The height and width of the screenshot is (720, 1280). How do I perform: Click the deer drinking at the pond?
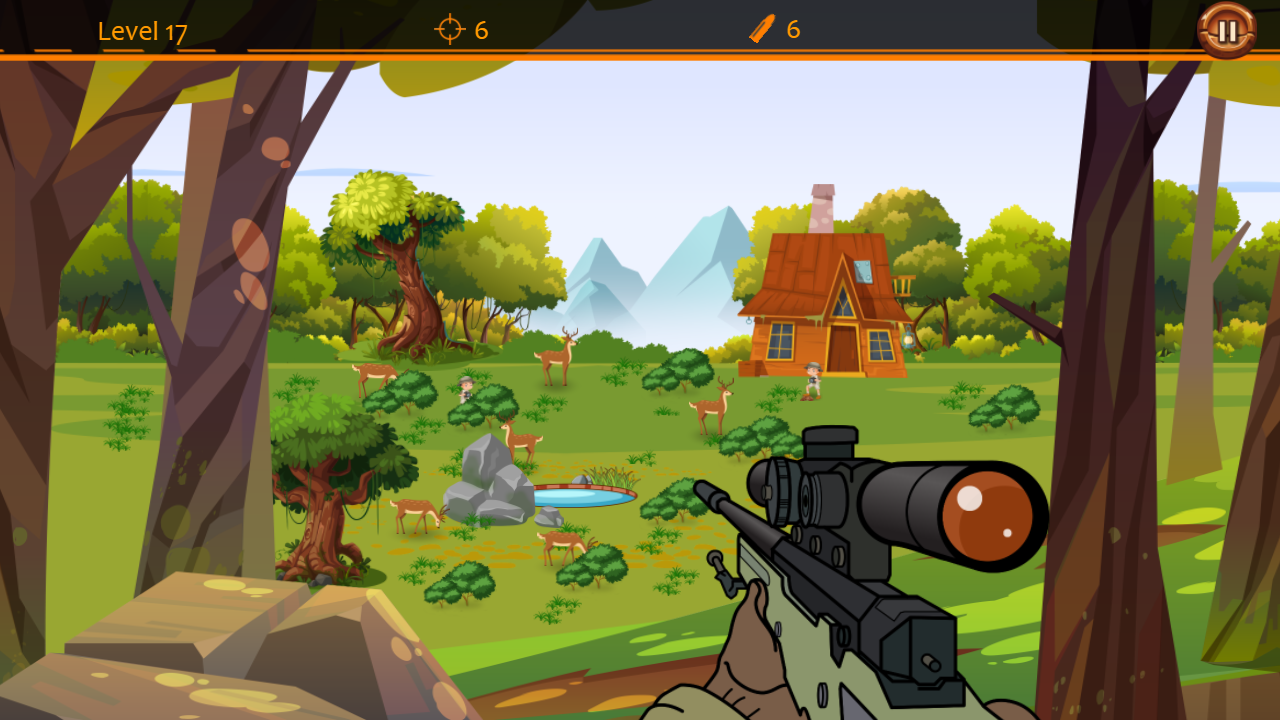[559, 542]
